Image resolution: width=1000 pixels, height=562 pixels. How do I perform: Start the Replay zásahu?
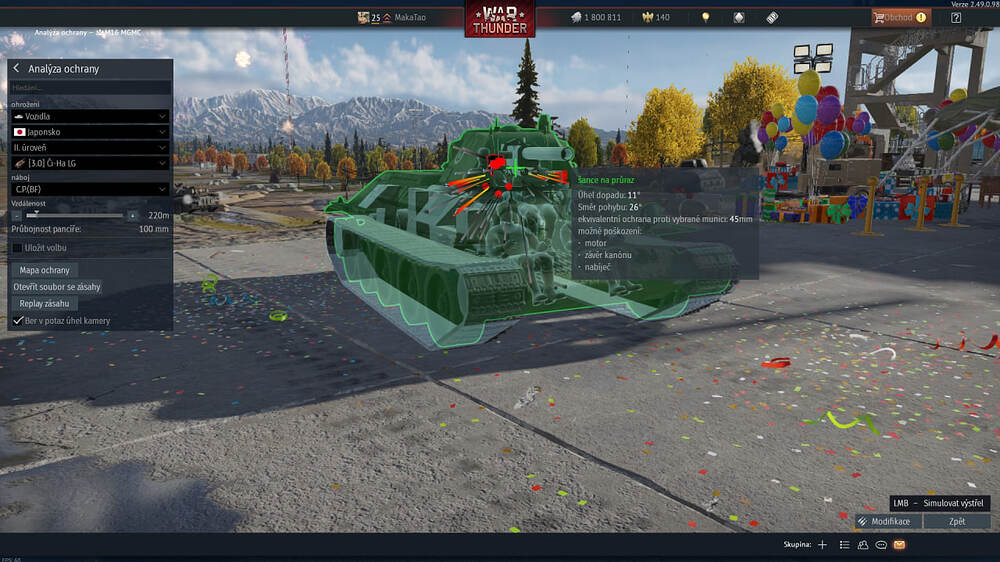(44, 302)
